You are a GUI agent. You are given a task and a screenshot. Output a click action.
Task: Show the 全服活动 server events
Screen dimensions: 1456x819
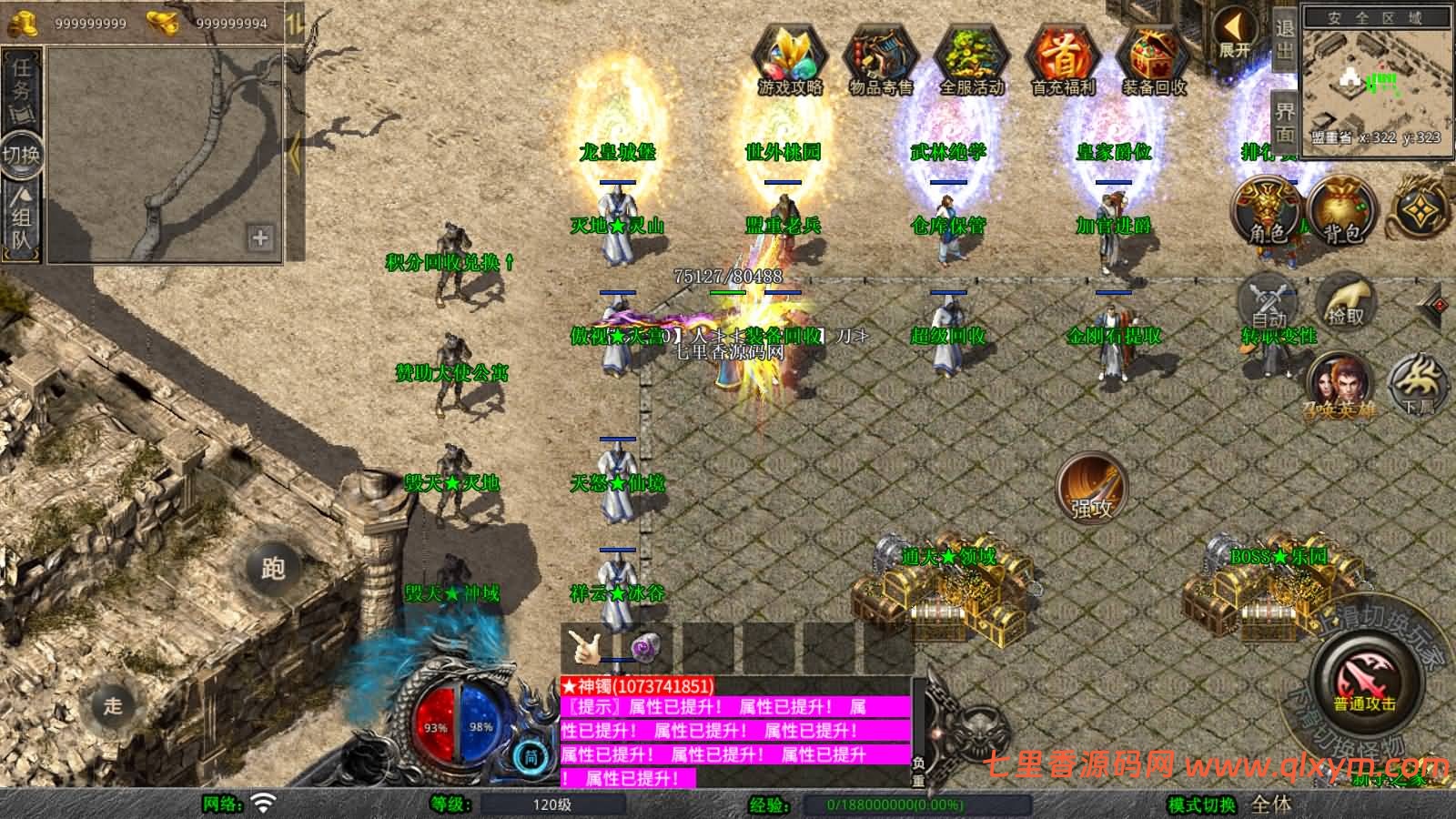pos(971,59)
